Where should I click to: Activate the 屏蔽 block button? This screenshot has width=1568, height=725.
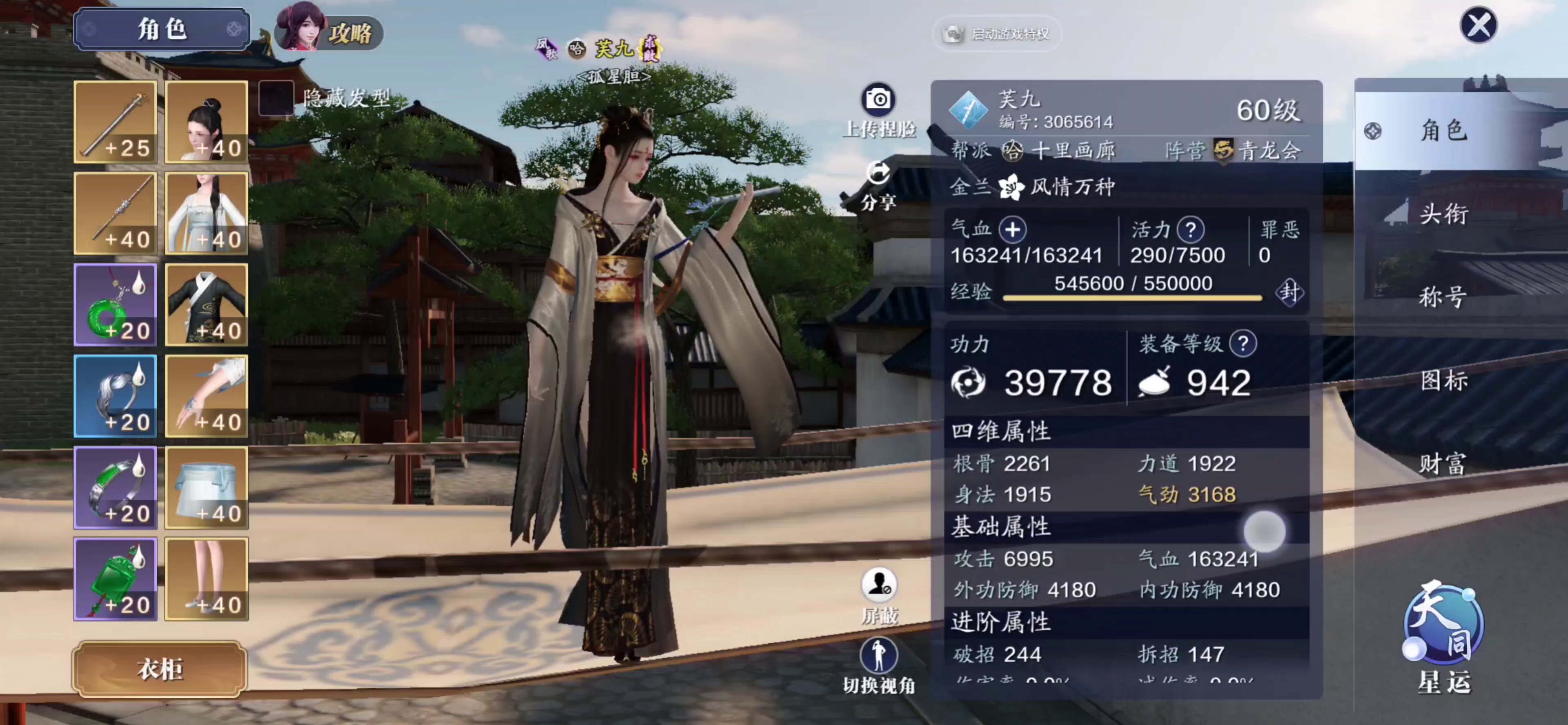click(878, 586)
